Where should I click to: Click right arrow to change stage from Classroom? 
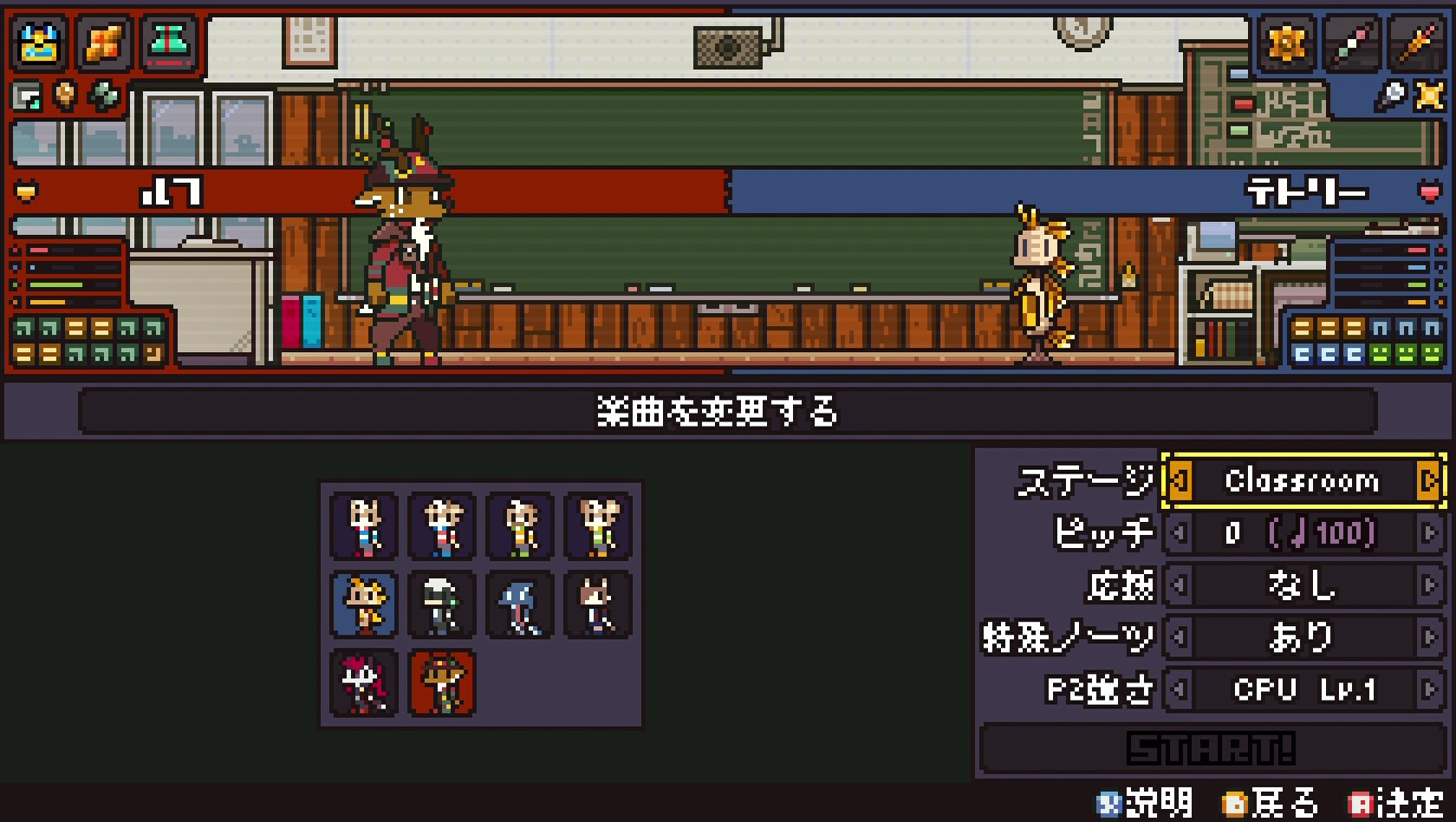1429,481
